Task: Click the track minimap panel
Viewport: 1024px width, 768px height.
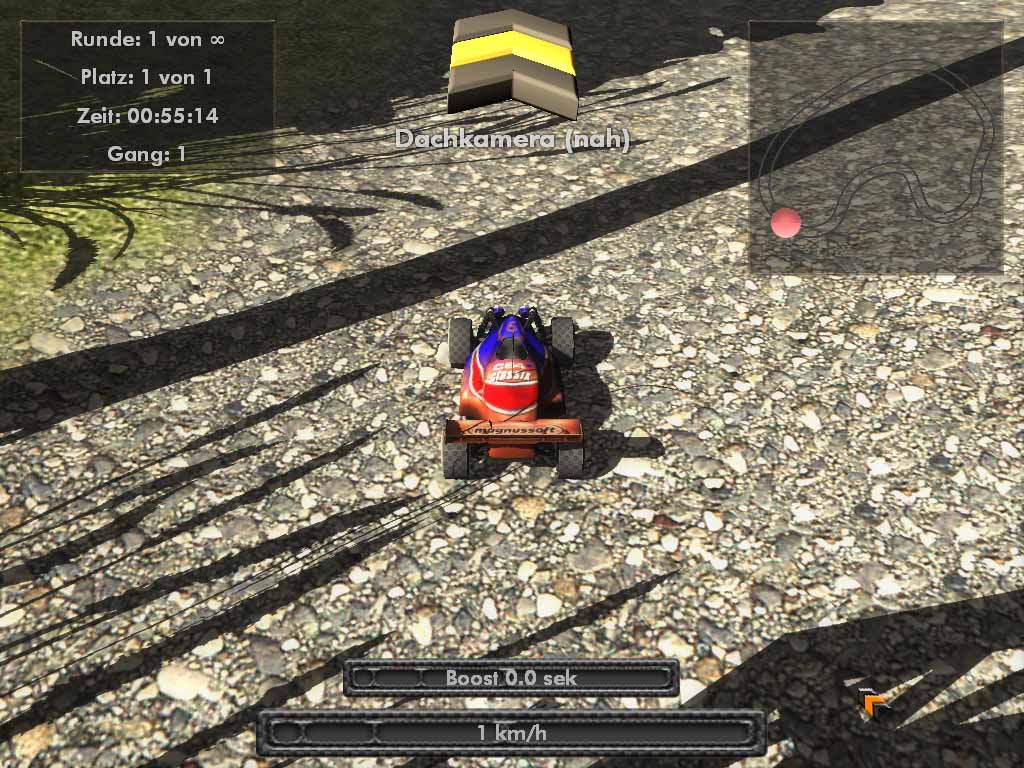Action: pyautogui.click(x=876, y=148)
